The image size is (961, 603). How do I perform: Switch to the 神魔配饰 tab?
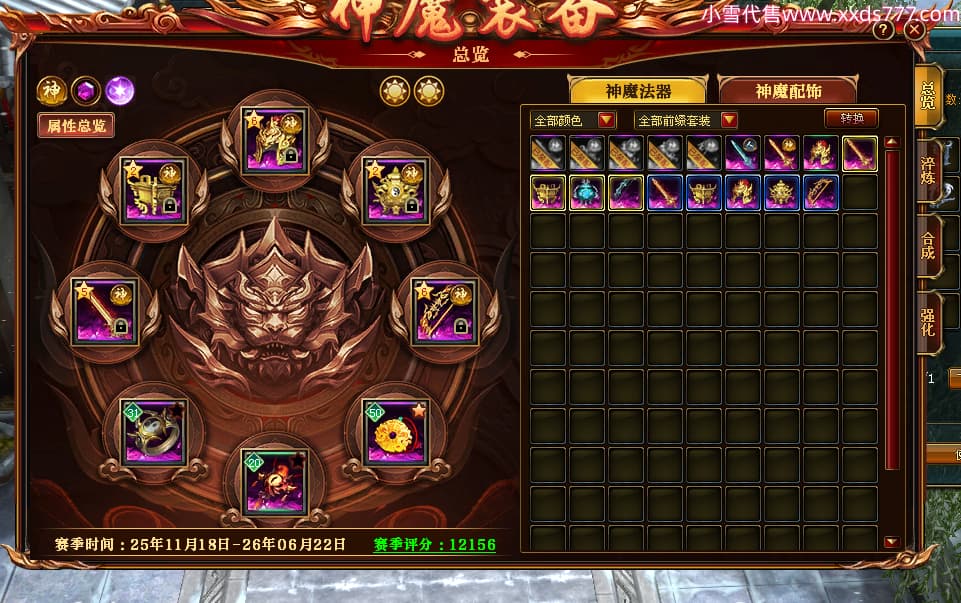tap(788, 91)
